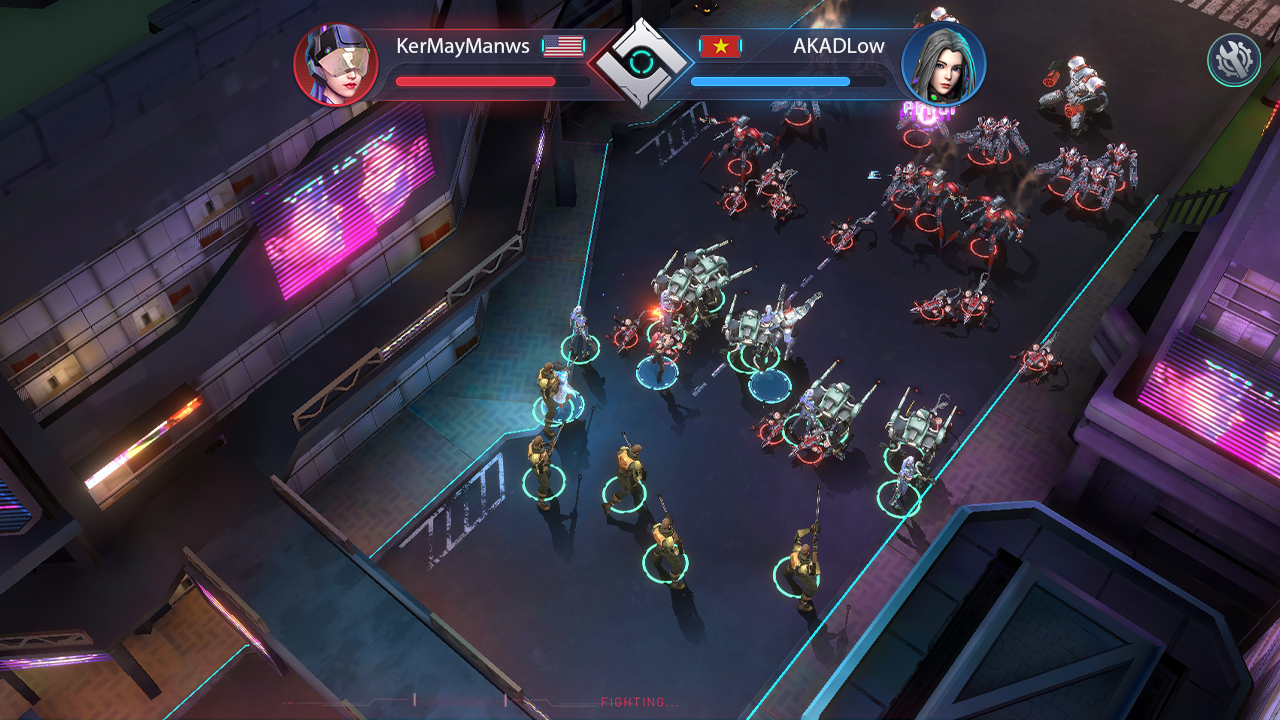Open the gear settings button
This screenshot has width=1280, height=720.
pyautogui.click(x=1233, y=60)
